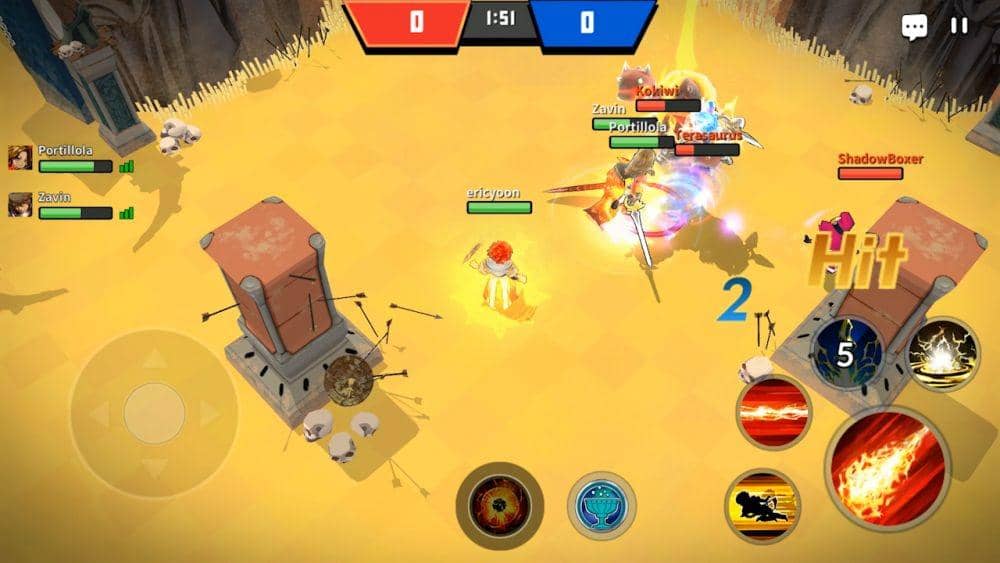Screen dimensions: 1000x563
Task: Tap the blue skill on cooldown
Action: (846, 354)
